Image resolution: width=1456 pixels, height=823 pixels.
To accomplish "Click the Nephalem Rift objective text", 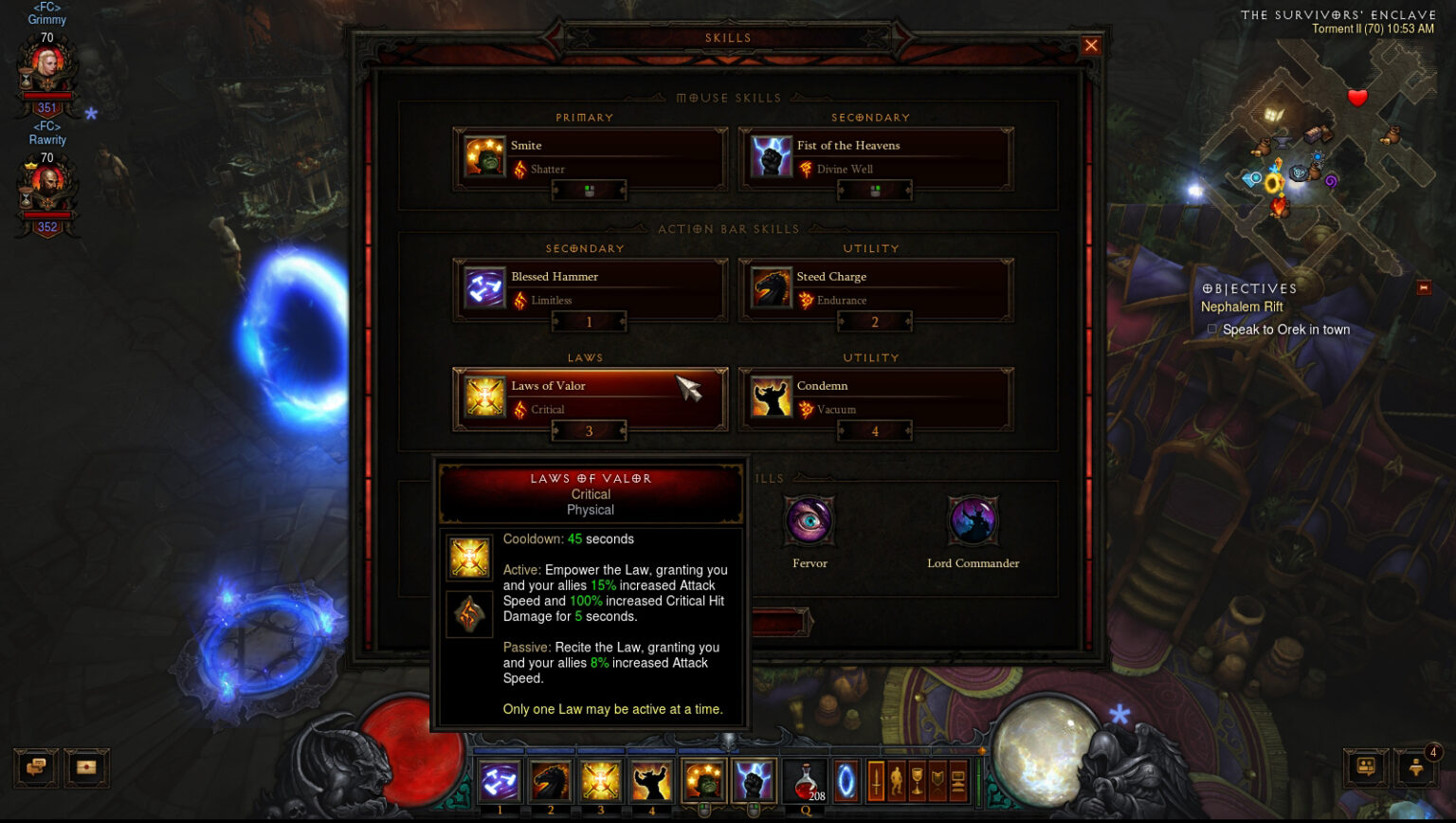I will (1242, 306).
